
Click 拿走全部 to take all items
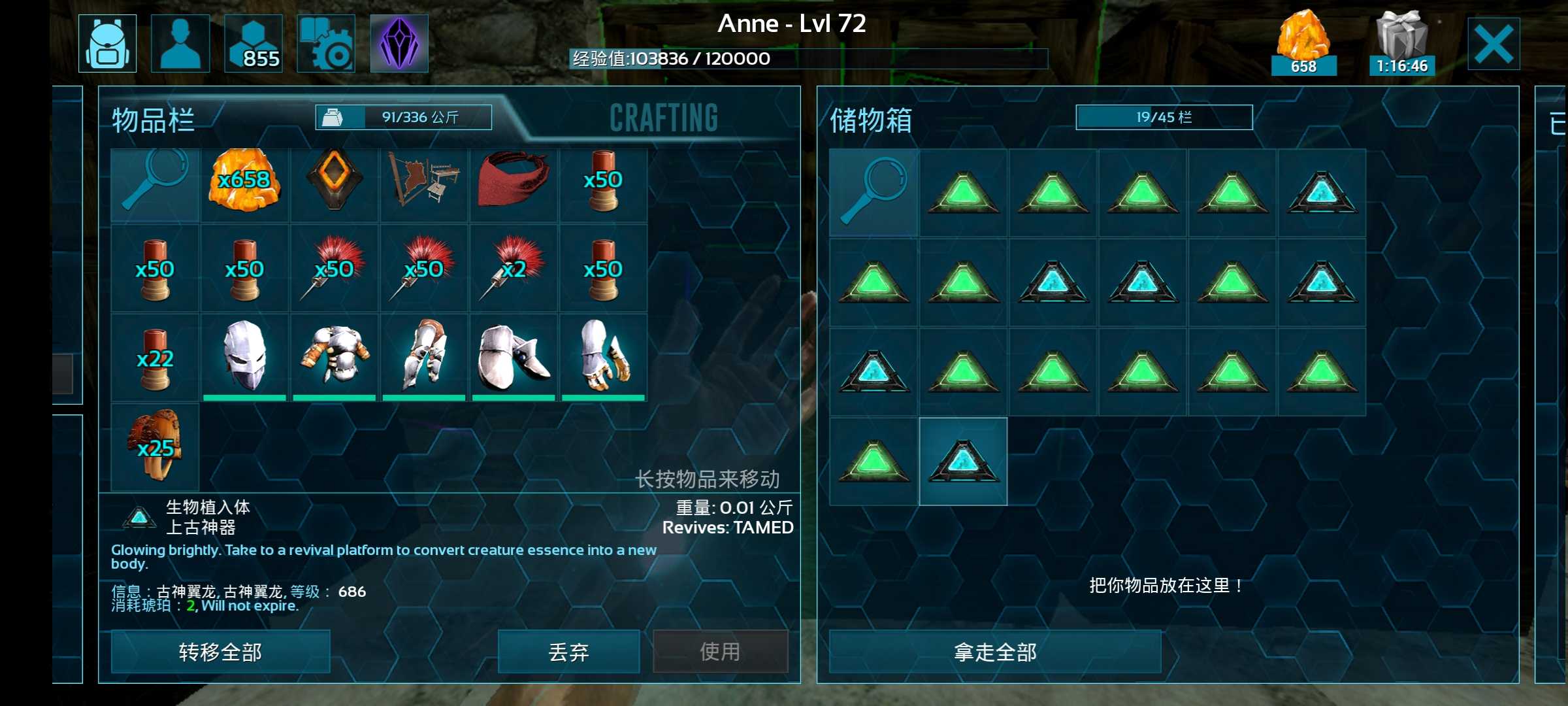(x=995, y=652)
